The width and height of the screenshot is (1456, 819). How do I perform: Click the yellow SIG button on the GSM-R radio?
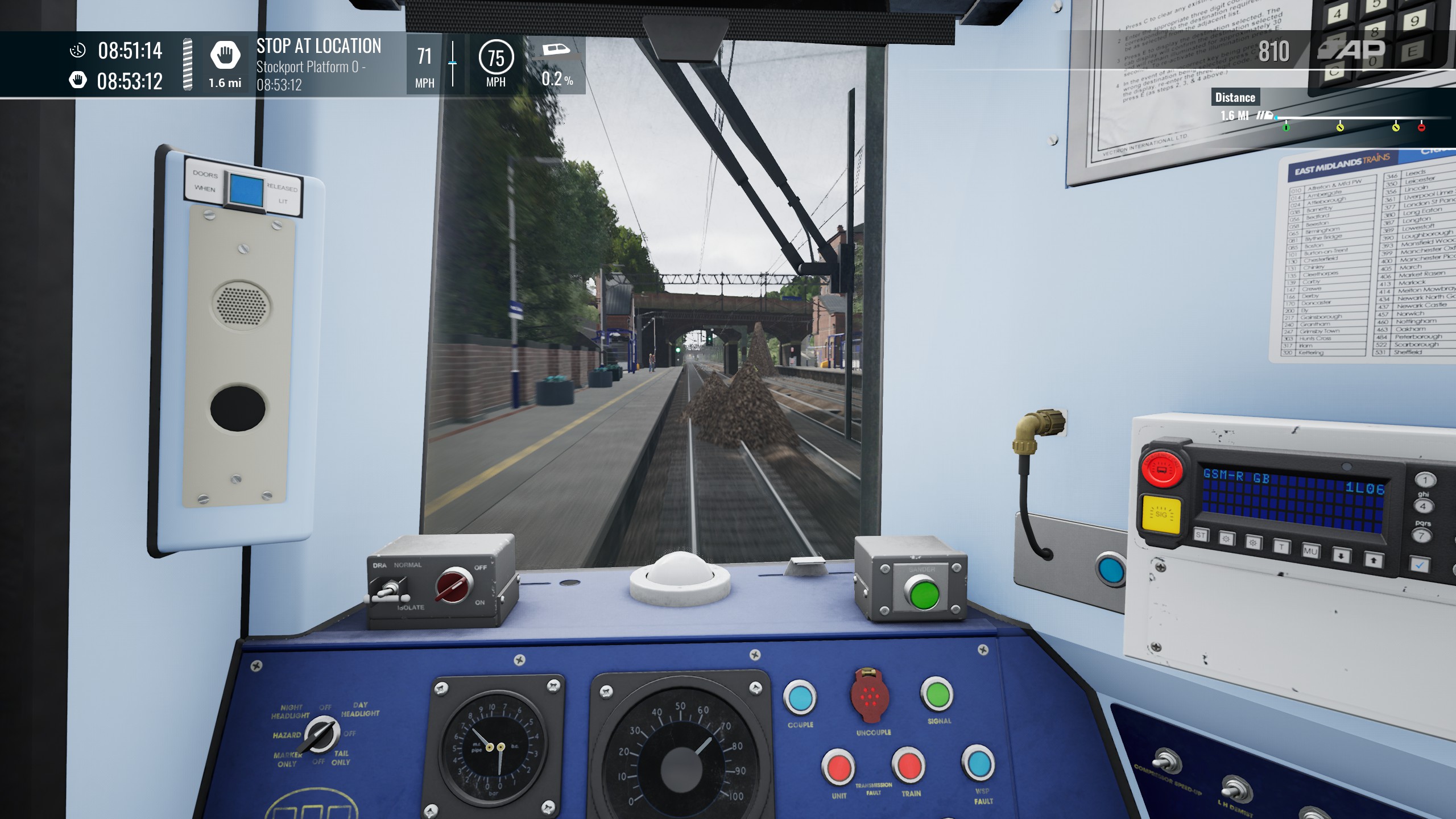tap(1161, 514)
